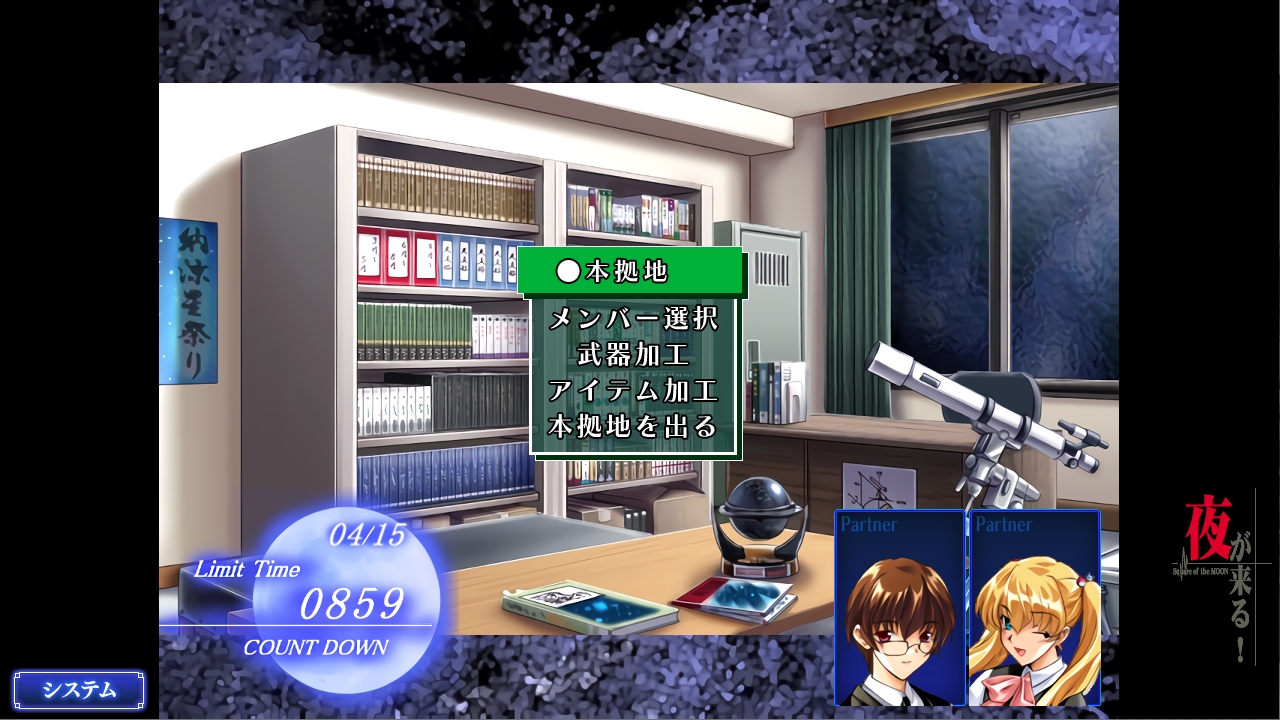Select the glasses-wearing brown-haired partner portrait

(900, 609)
